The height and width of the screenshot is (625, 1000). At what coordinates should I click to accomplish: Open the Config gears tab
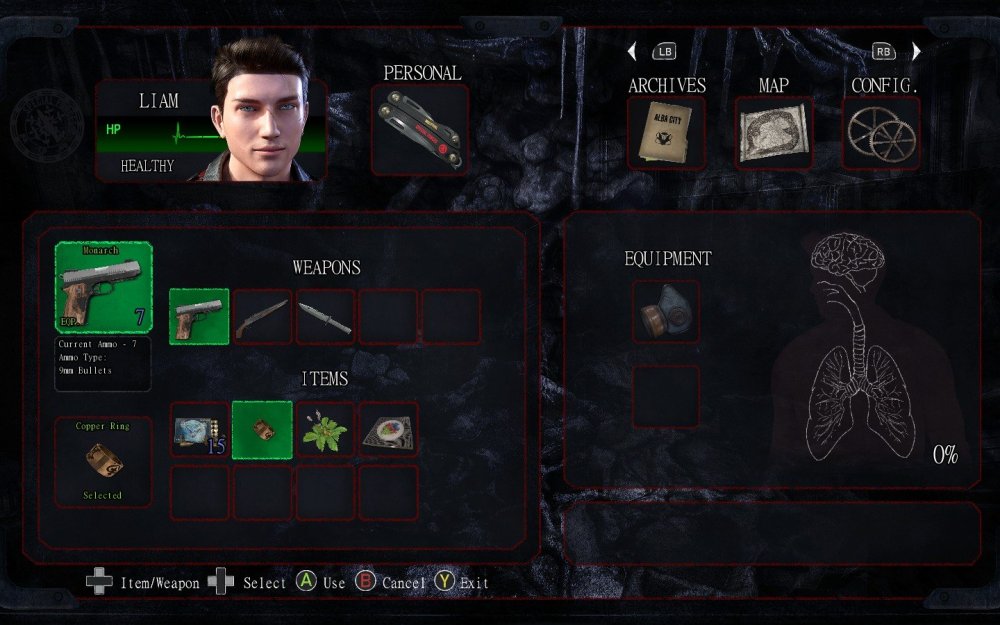coord(880,132)
